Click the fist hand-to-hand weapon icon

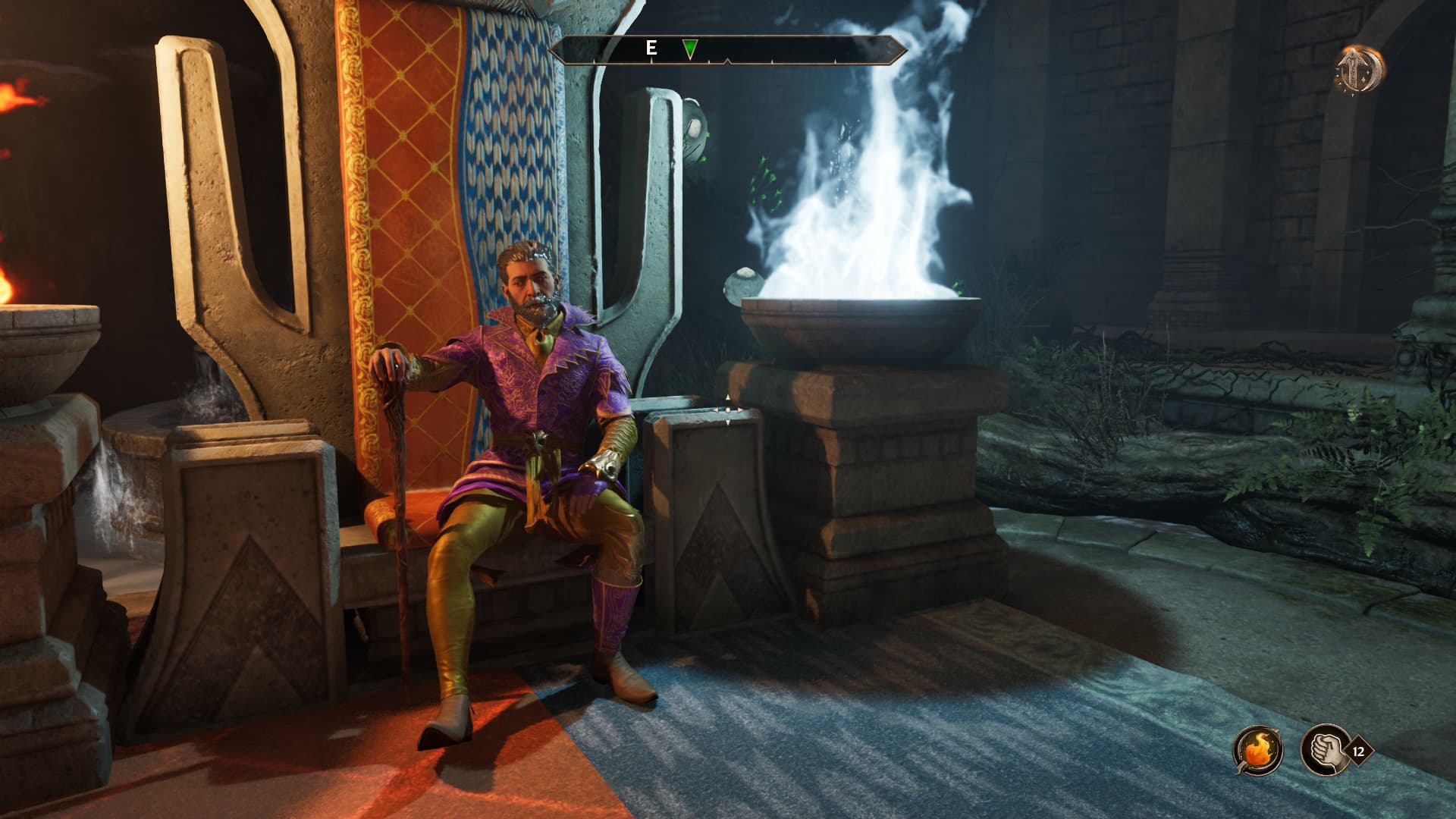pos(1323,750)
